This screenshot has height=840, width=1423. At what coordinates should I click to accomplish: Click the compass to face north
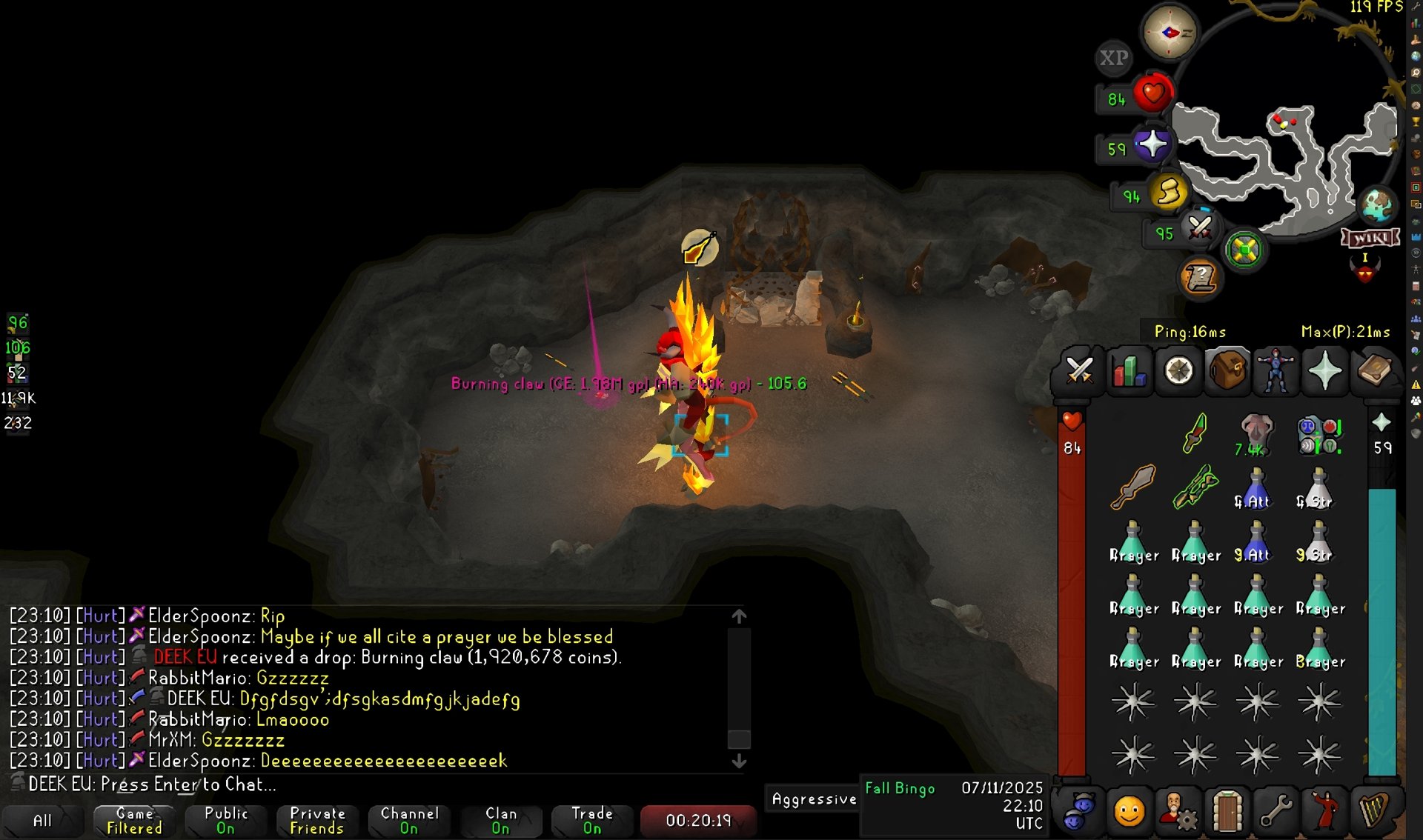pos(1170,33)
